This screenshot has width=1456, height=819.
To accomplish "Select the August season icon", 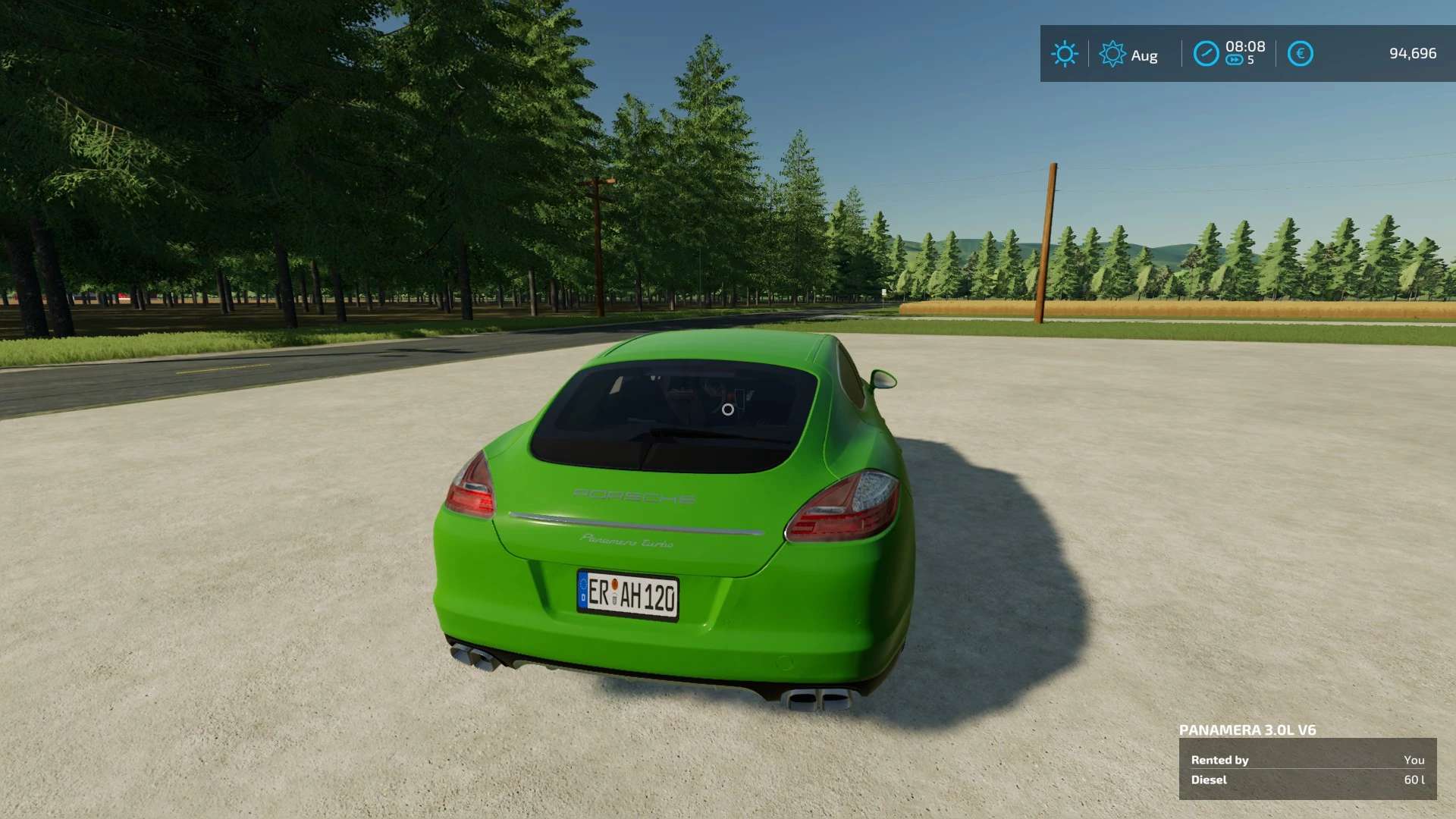I will pos(1112,54).
